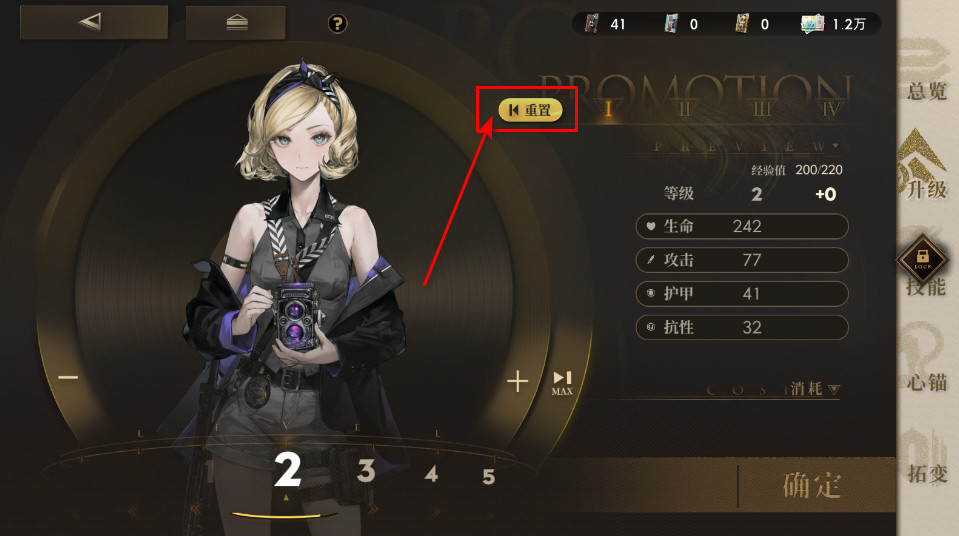Select promotion stage II
Image resolution: width=959 pixels, height=536 pixels.
[685, 110]
